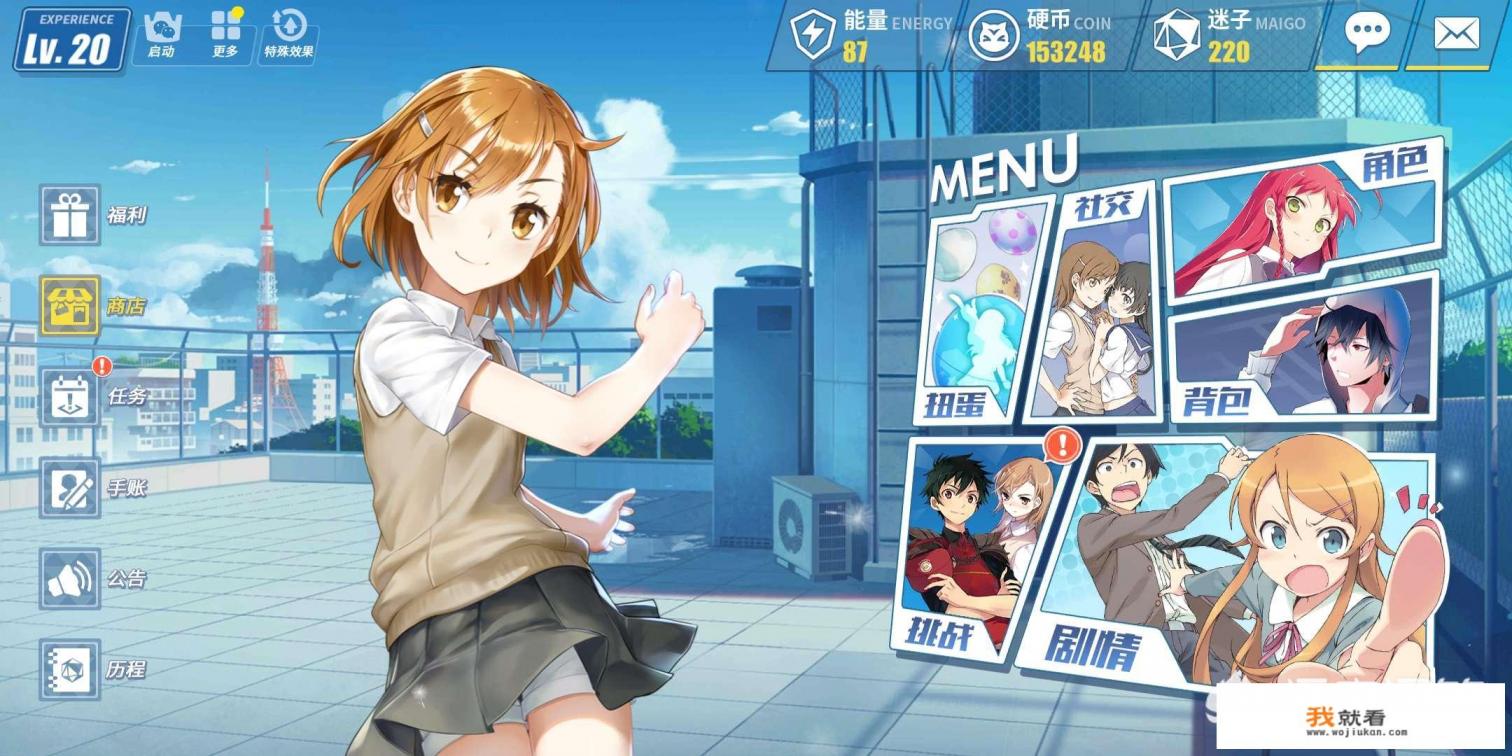The width and height of the screenshot is (1512, 756).
Task: Click the 启动 icon at top
Action: tap(161, 34)
